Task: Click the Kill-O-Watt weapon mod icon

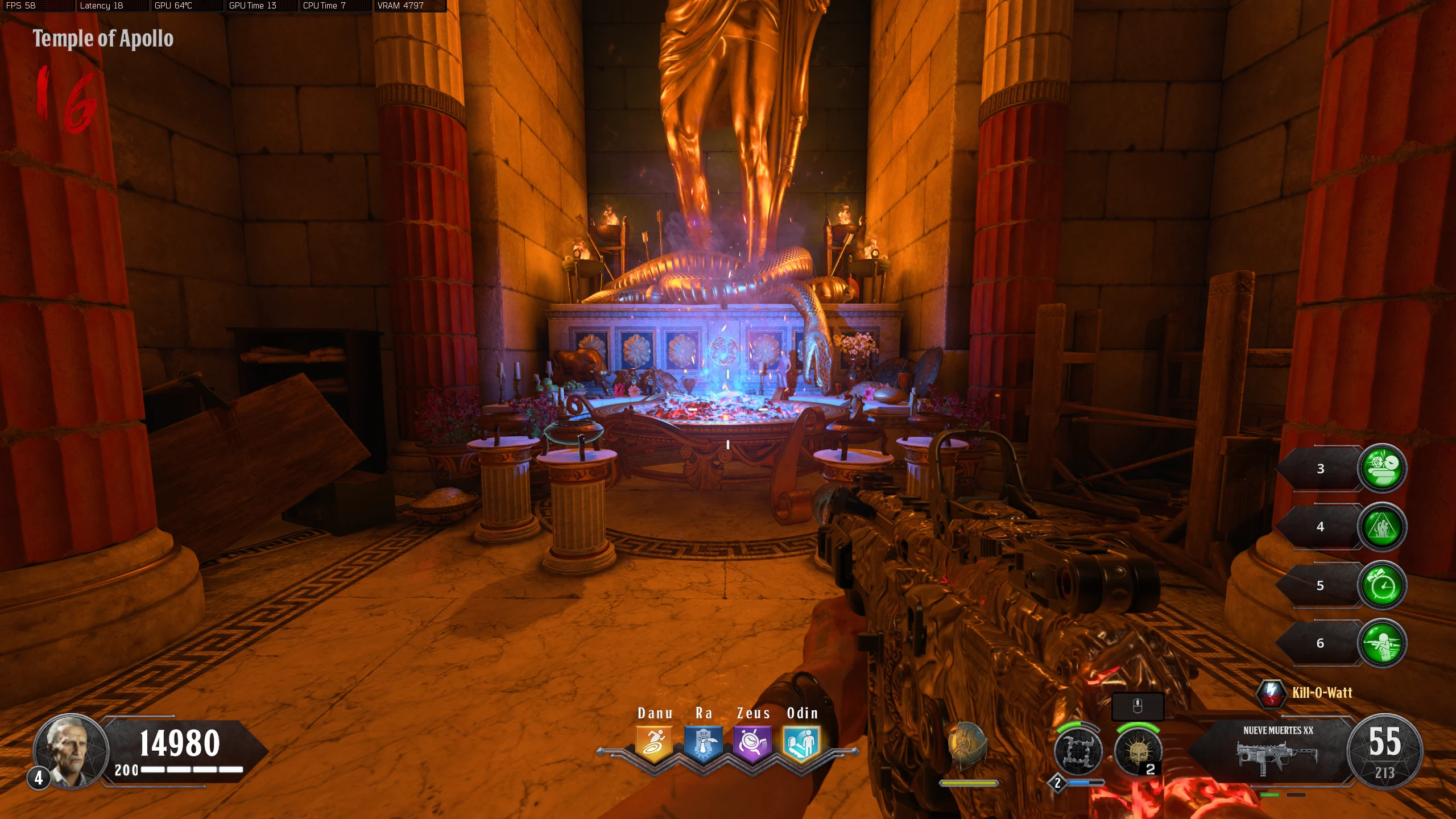Action: point(1271,693)
